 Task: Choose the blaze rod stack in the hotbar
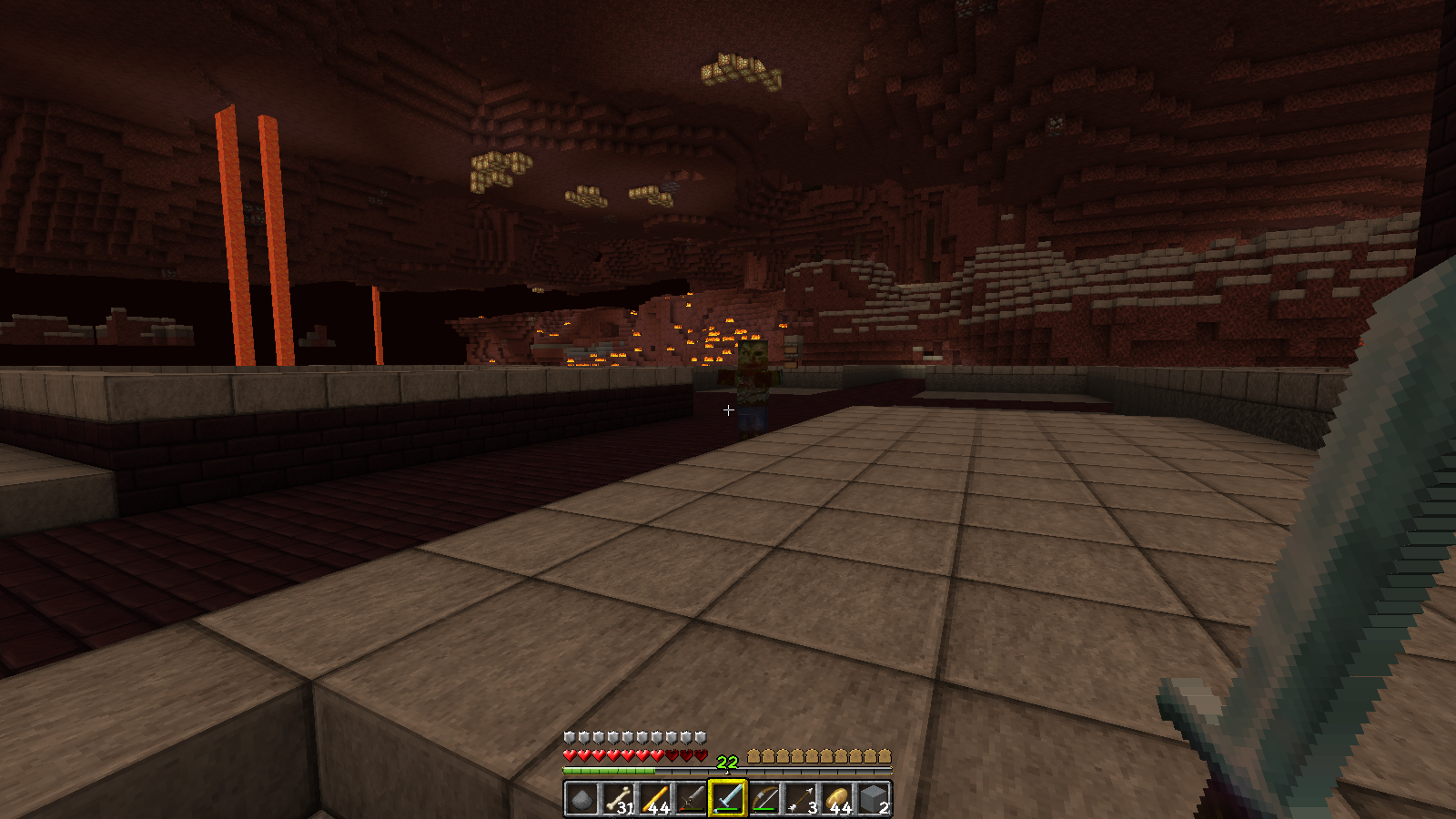coord(654,799)
